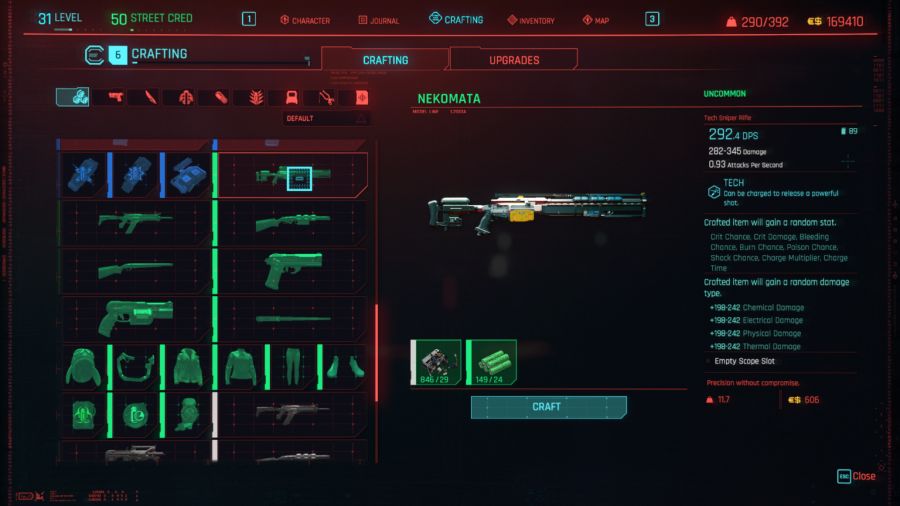The image size is (900, 506).
Task: Filter recipes by ranged weapons pistol icon
Action: pos(115,97)
